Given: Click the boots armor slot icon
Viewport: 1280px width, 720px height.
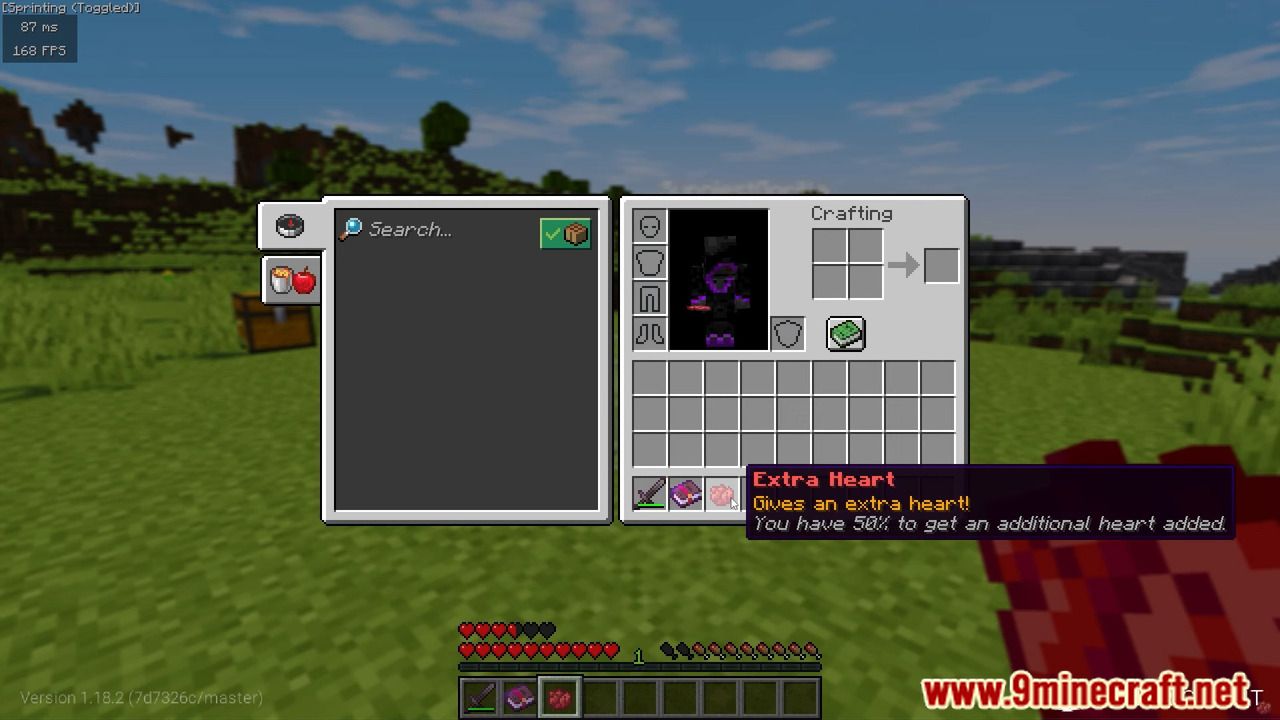Looking at the screenshot, I should click(649, 333).
